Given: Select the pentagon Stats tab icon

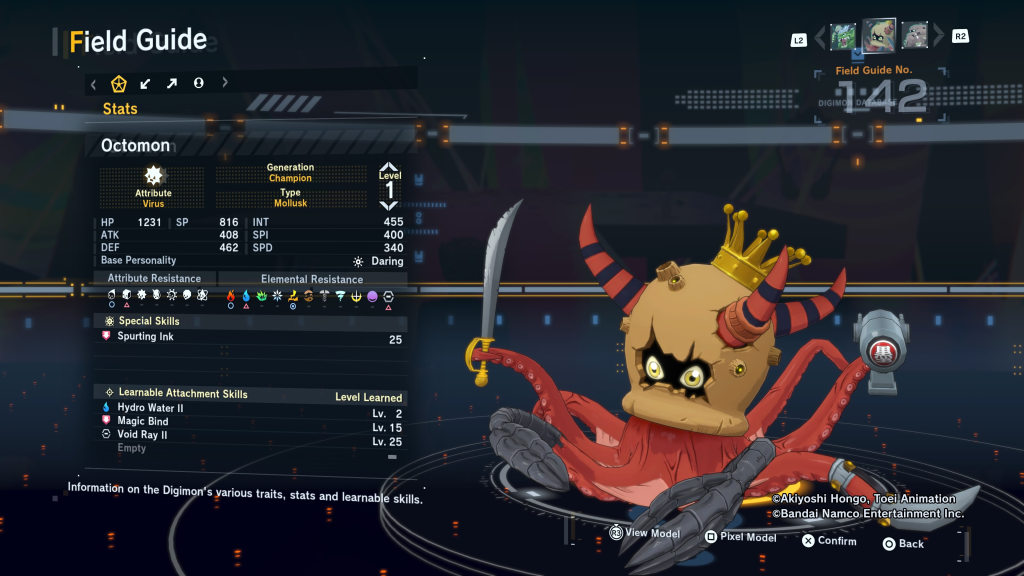Looking at the screenshot, I should click(119, 83).
